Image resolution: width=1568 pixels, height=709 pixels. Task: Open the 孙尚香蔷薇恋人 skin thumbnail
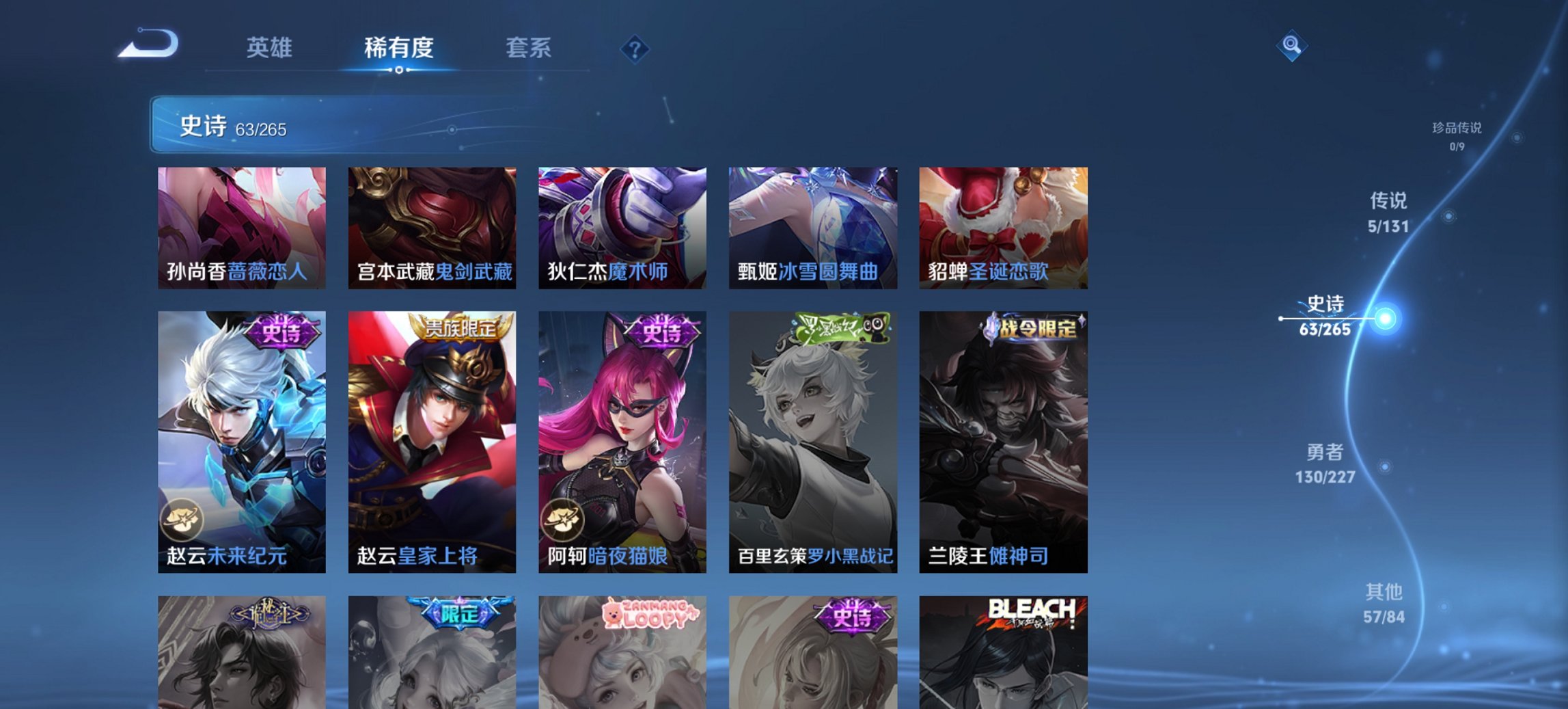(243, 228)
